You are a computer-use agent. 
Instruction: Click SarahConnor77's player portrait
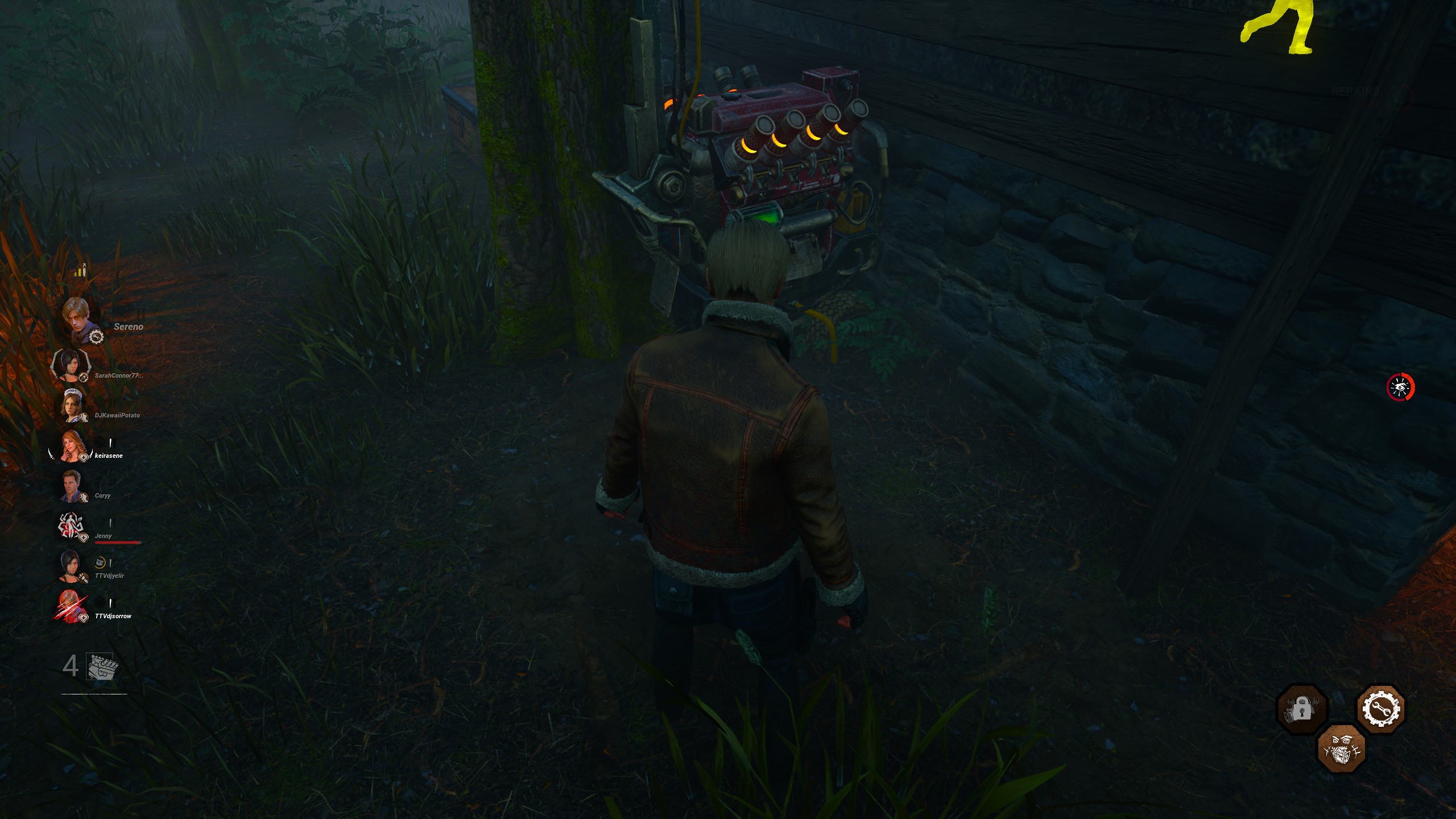[x=71, y=364]
